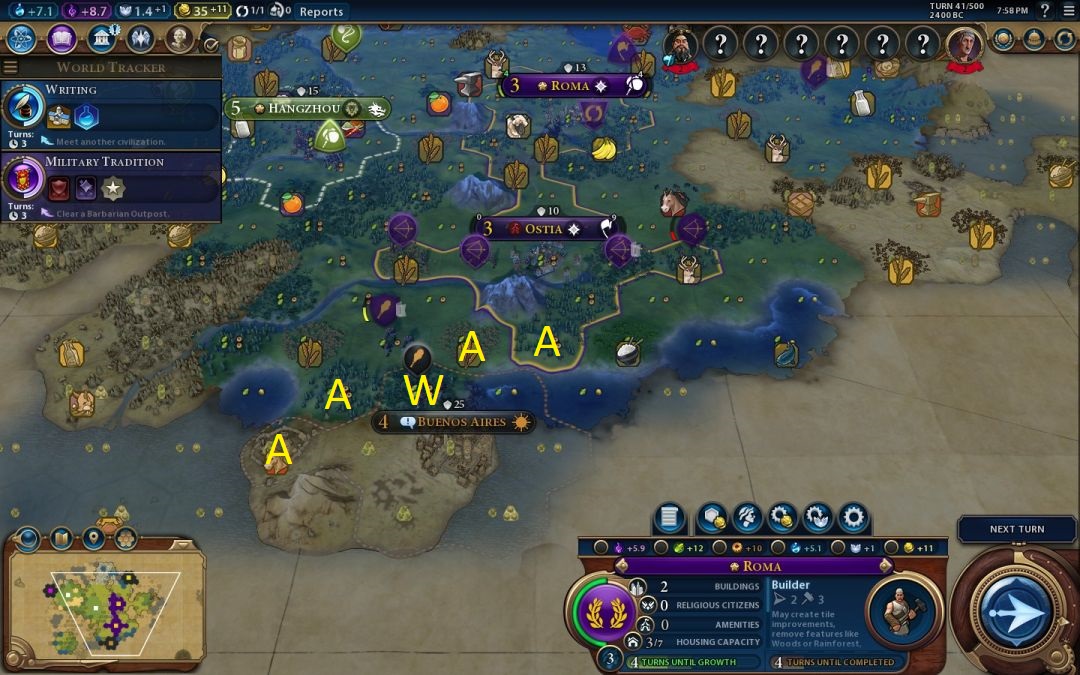The height and width of the screenshot is (675, 1080).
Task: Select the Military Tradition civic entry
Action: (x=110, y=180)
